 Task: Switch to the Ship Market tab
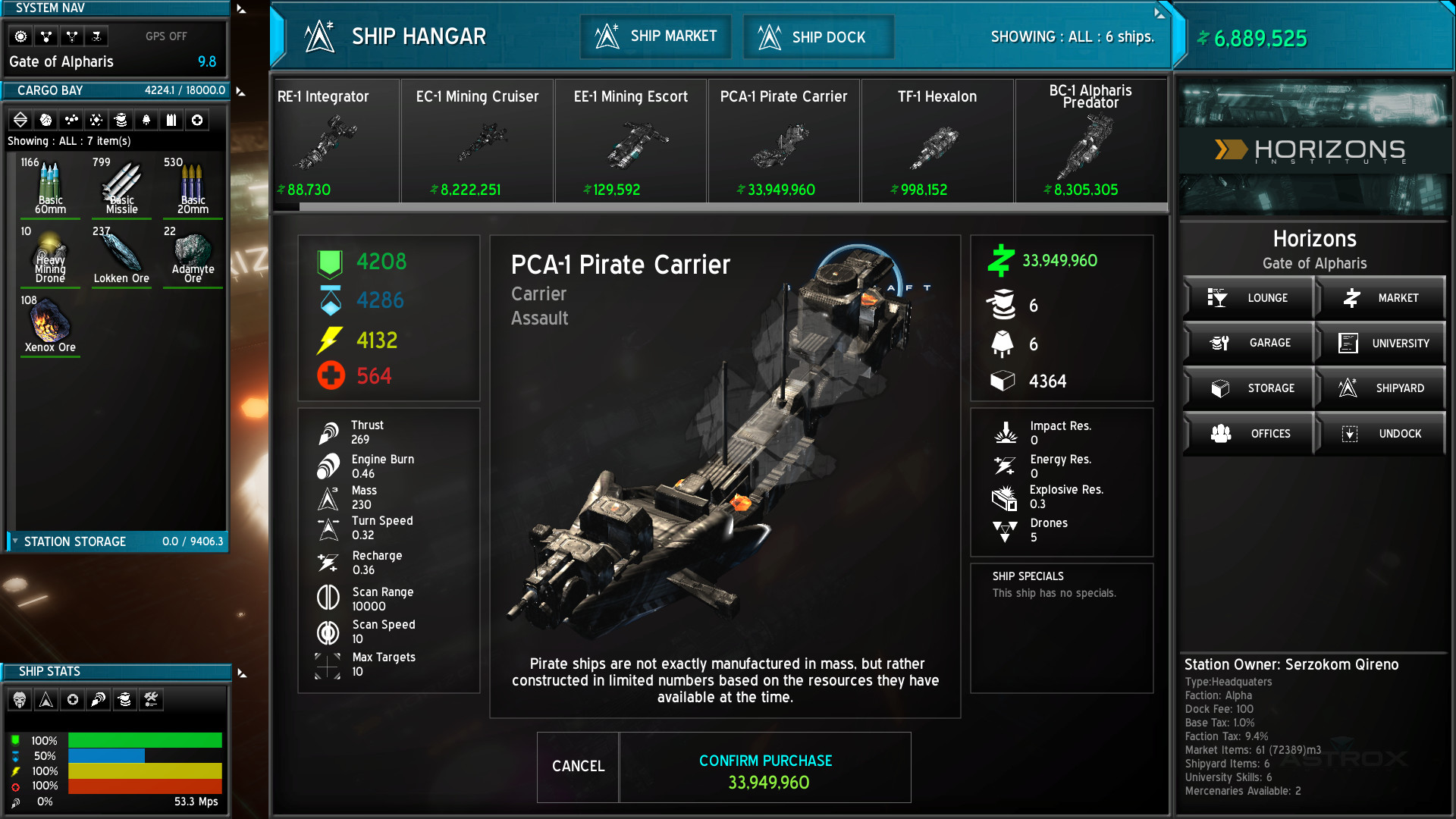pyautogui.click(x=655, y=36)
